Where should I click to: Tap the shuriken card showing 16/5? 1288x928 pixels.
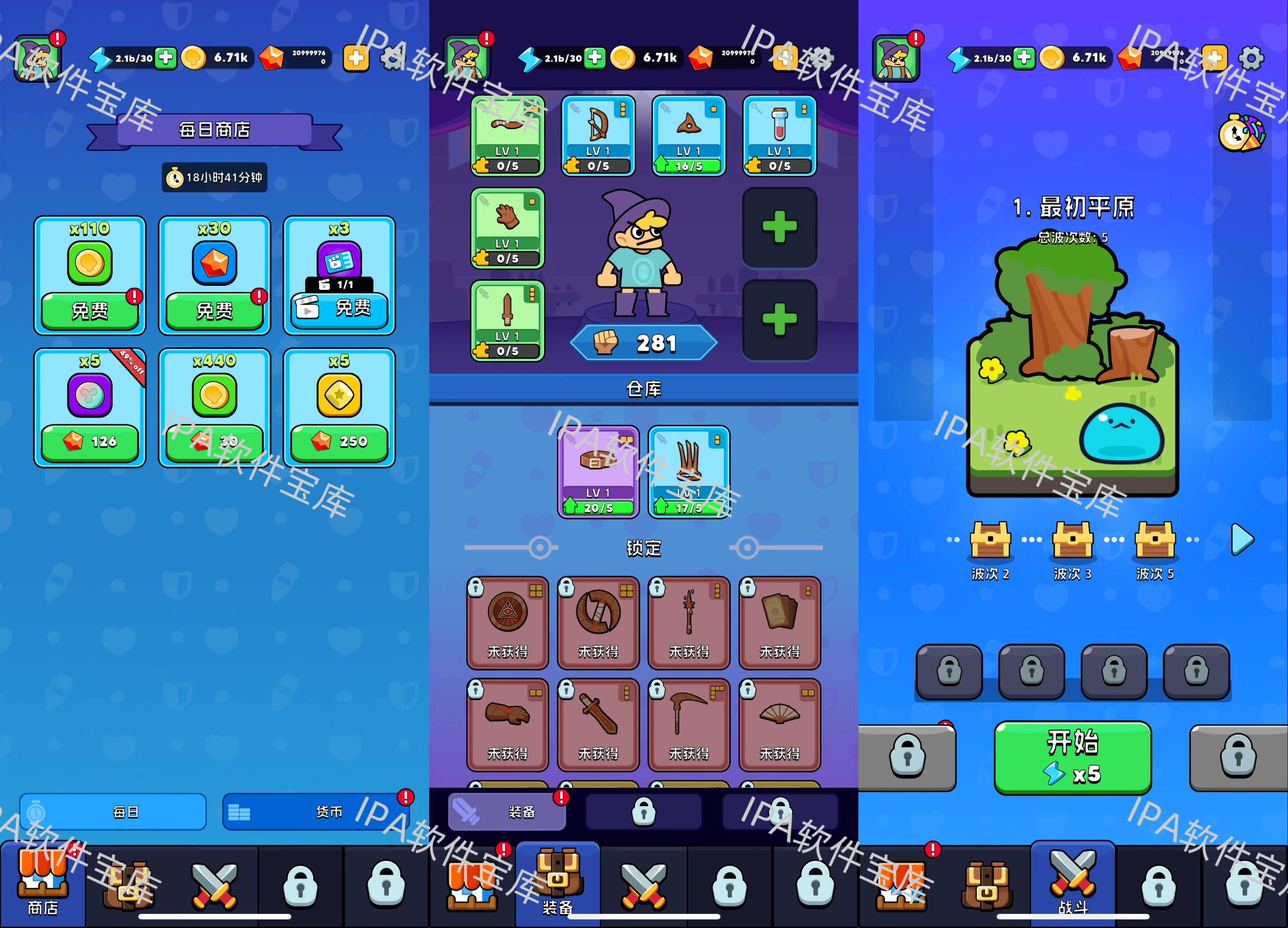tap(688, 136)
